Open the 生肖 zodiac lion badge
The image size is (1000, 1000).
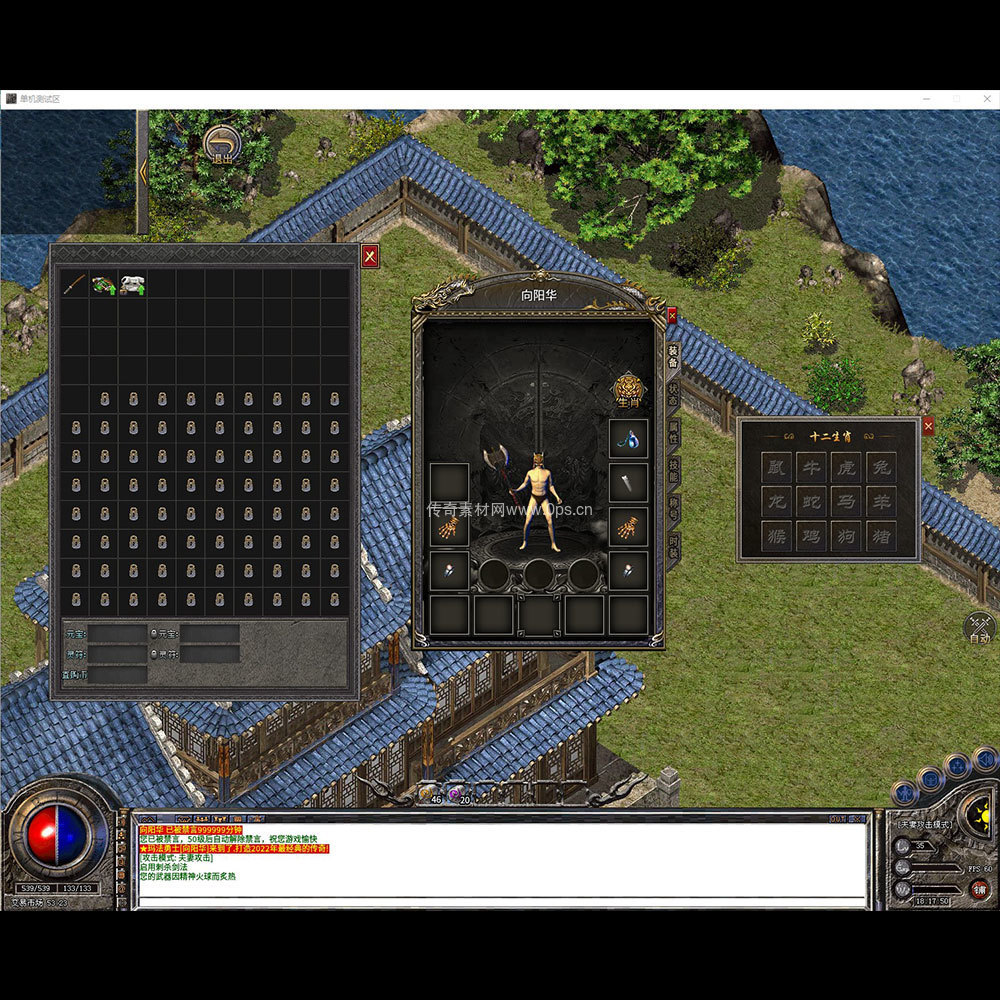tap(627, 388)
